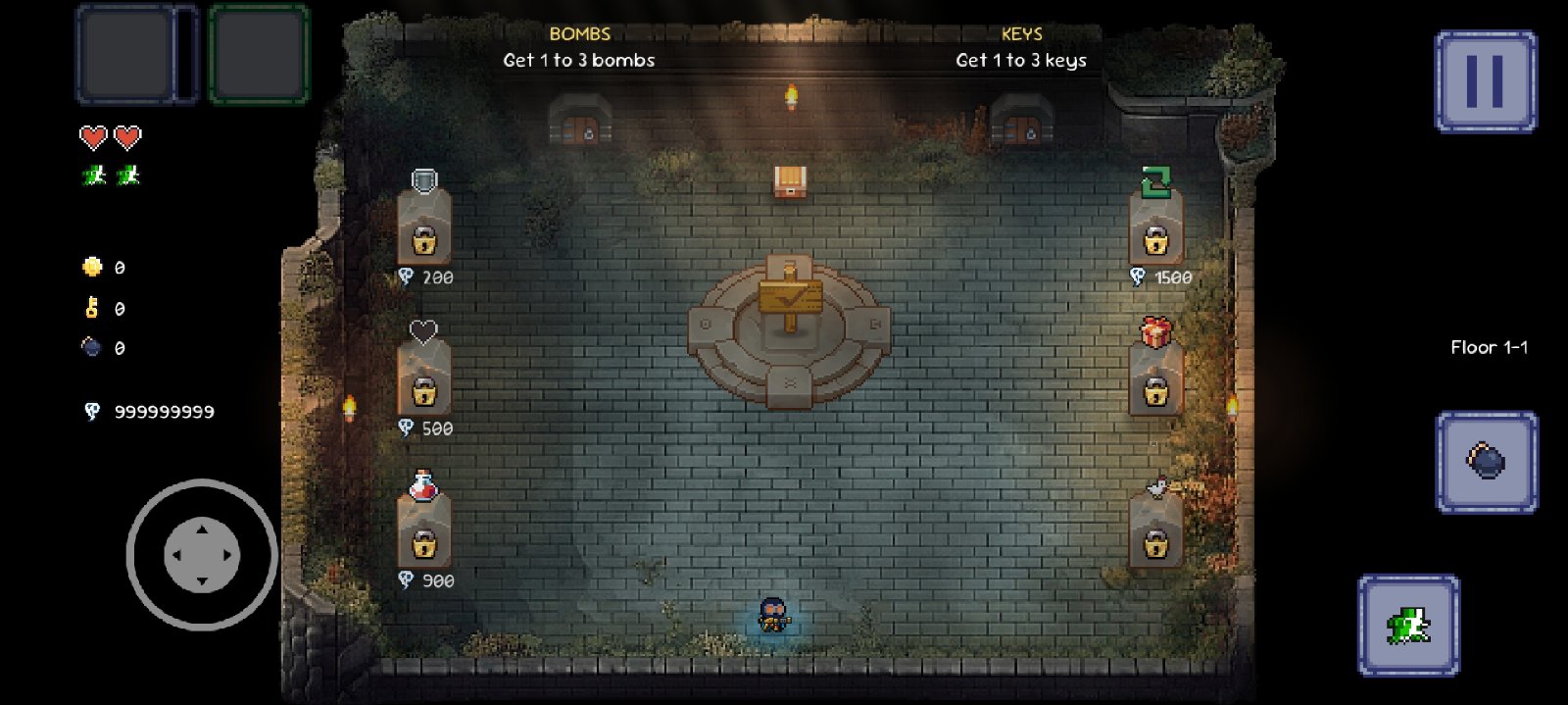Pause the game

click(1485, 81)
